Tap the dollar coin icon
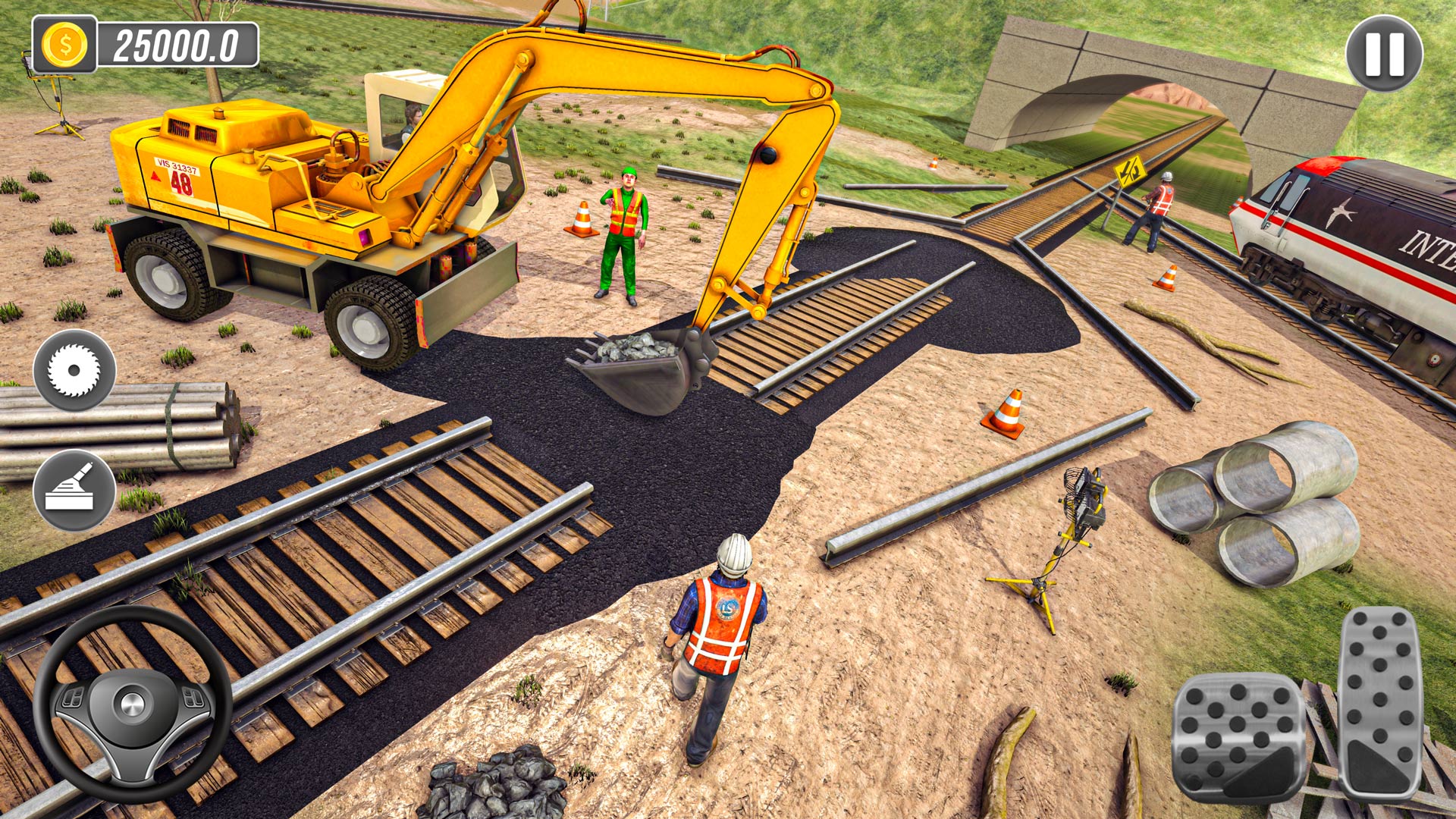This screenshot has width=1456, height=819. pos(64,43)
